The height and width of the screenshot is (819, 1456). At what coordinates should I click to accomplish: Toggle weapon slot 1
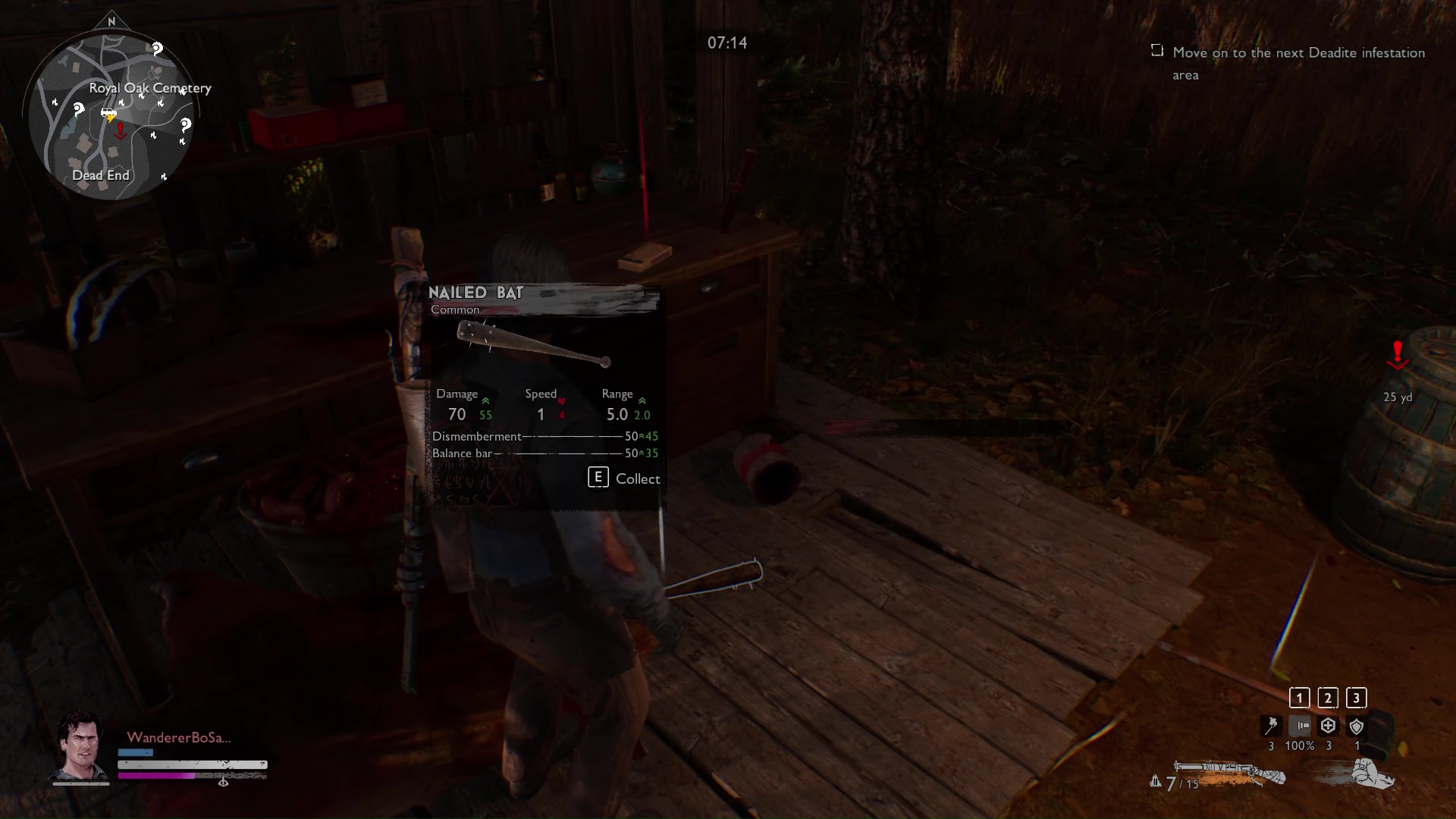(1299, 698)
